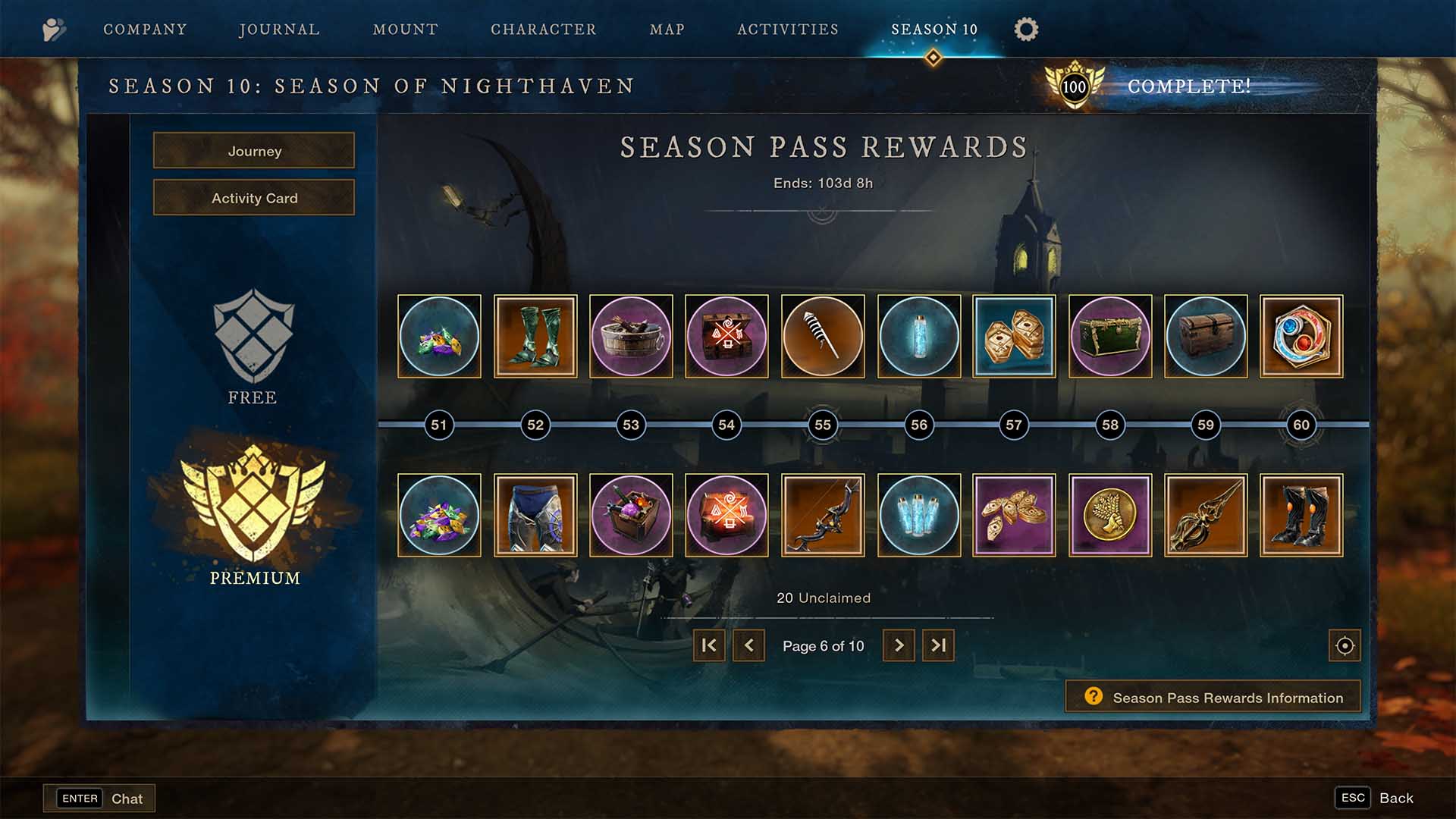Click the premium bow reward below level 55
The image size is (1456, 819).
[x=823, y=515]
